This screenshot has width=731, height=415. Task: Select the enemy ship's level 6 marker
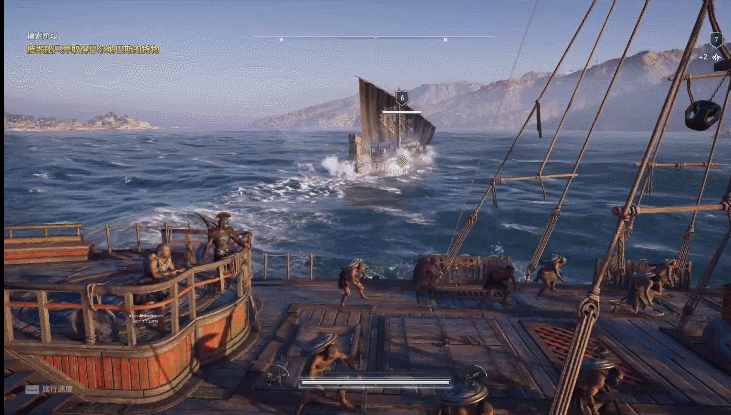(401, 98)
